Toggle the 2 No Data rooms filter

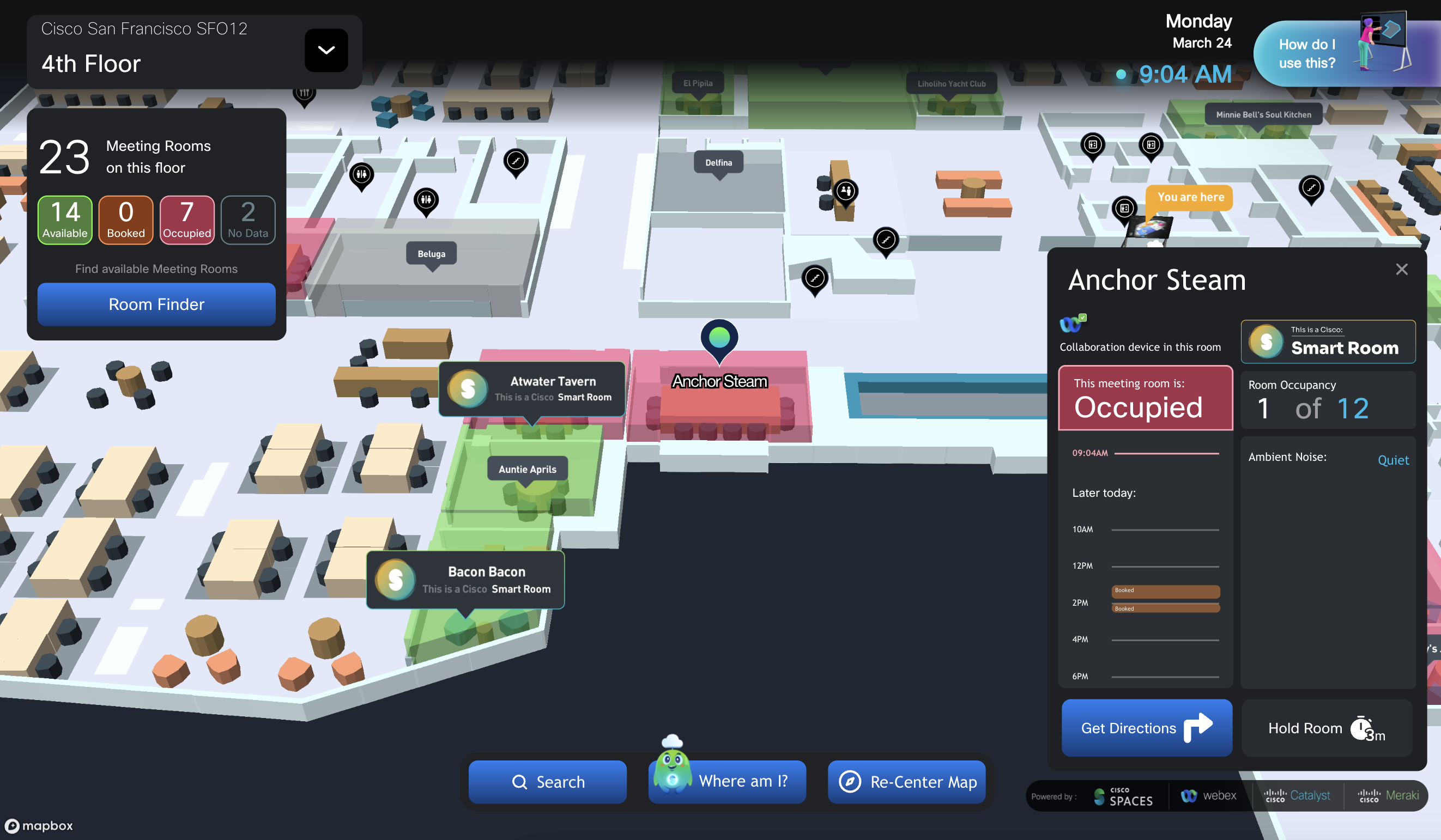247,220
